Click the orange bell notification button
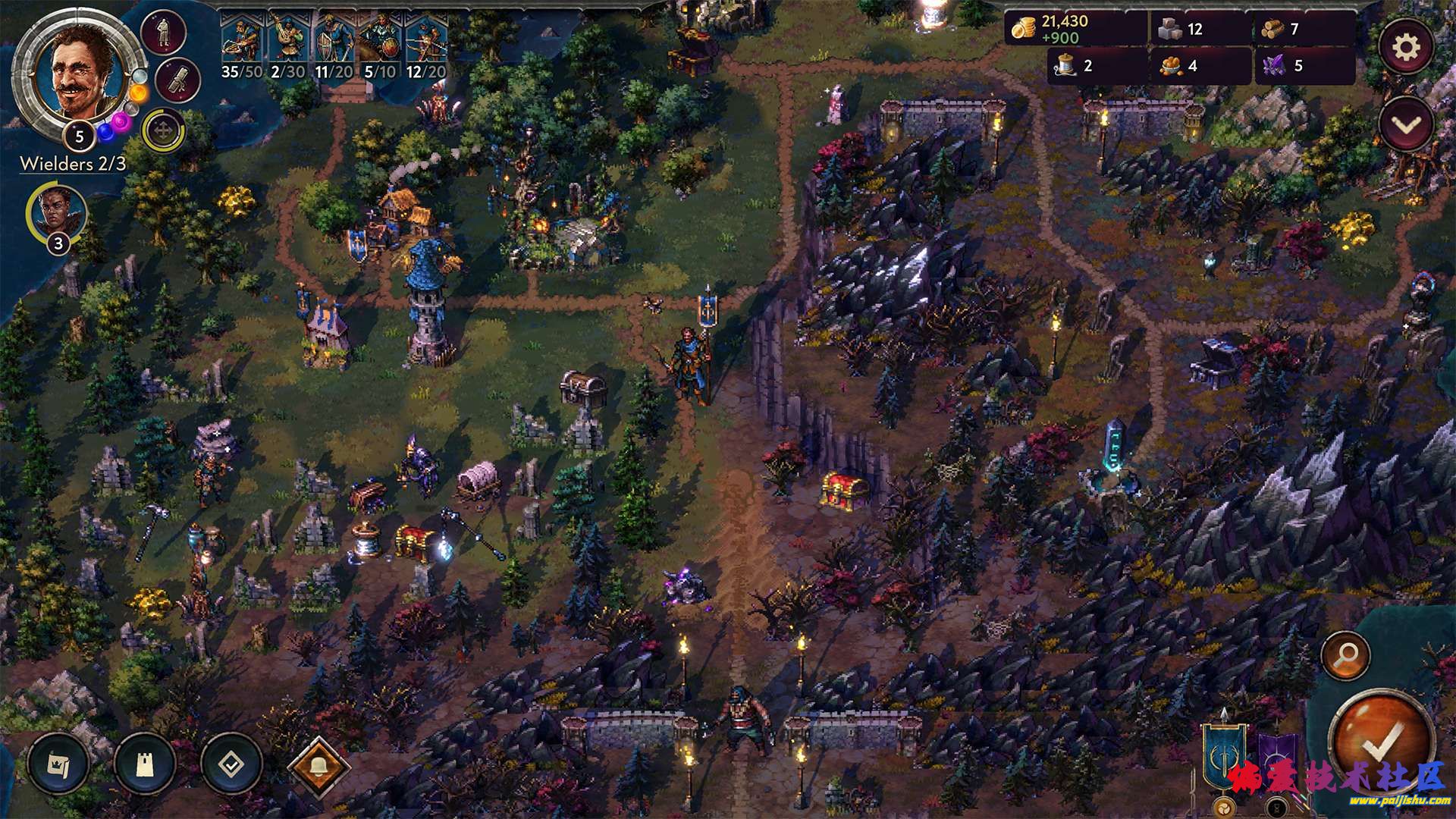This screenshot has height=819, width=1456. (x=318, y=766)
